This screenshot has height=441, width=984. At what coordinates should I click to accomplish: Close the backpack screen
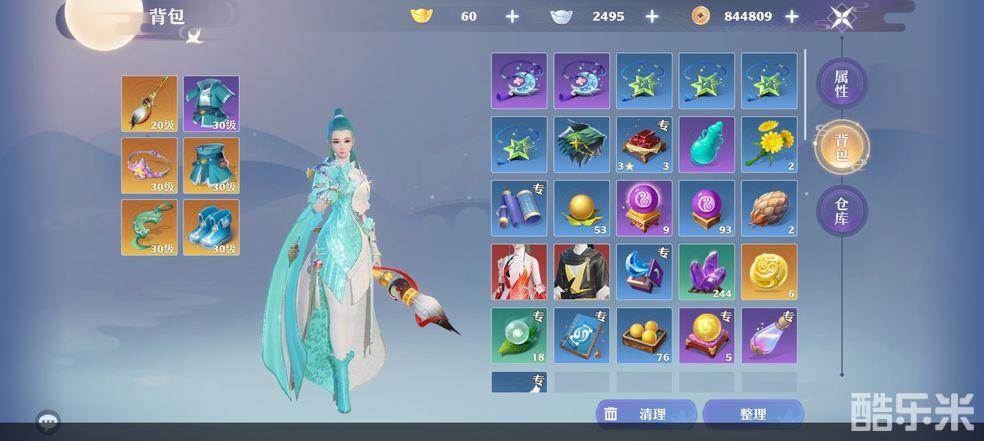[x=840, y=16]
